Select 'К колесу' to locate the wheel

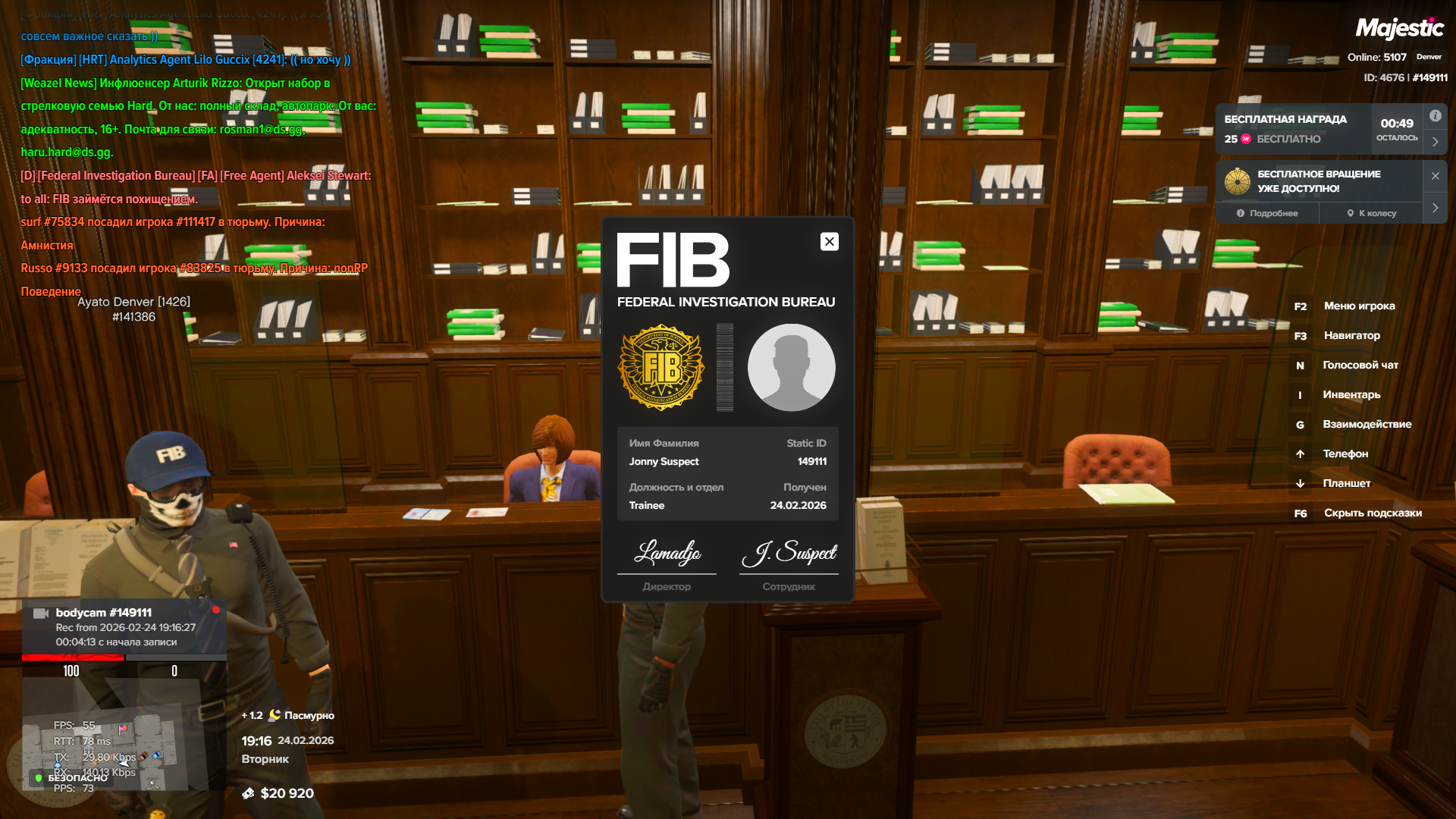tap(1371, 213)
